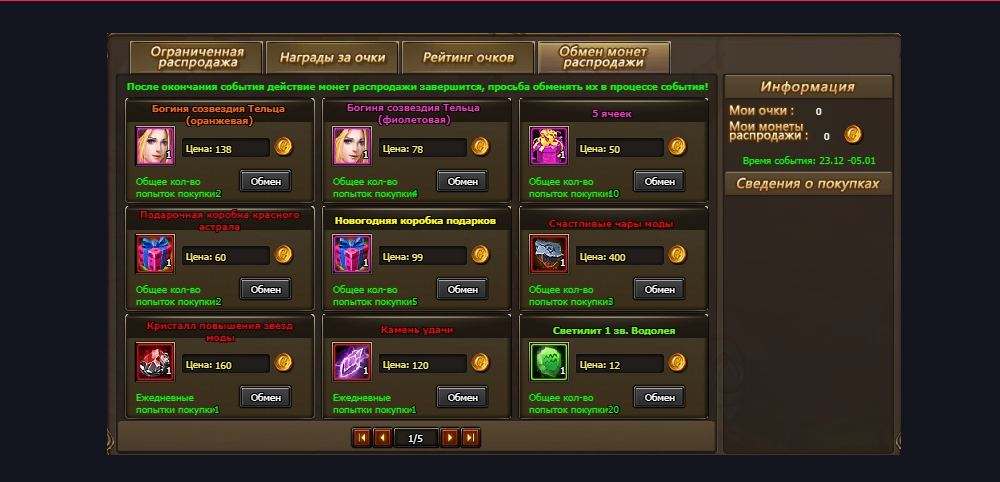Switch to the Награды за очки tab
The width and height of the screenshot is (1000, 482).
coord(332,57)
